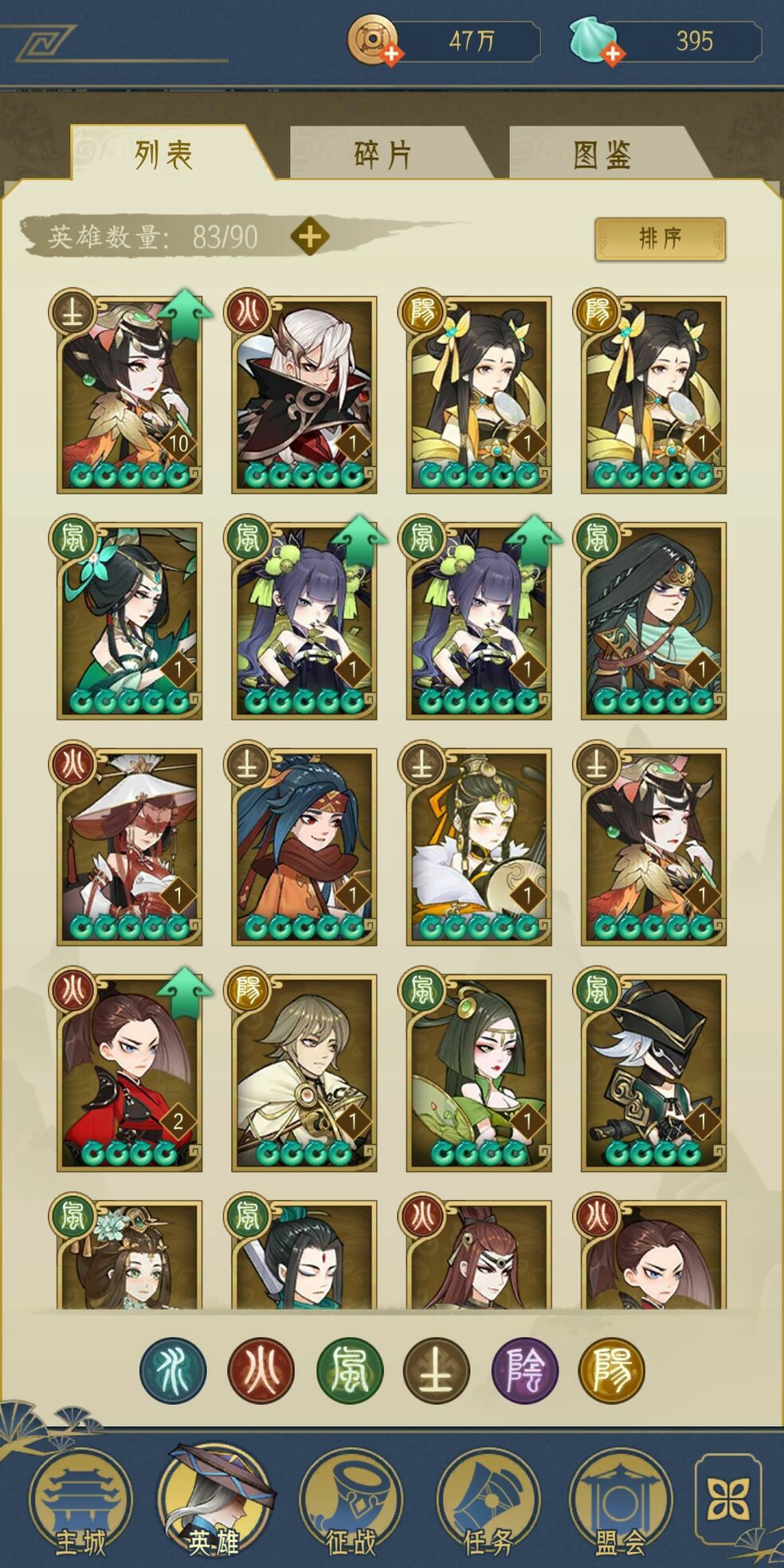784x1568 pixels.
Task: Select the level 2 red-armored hero card
Action: coord(130,1072)
